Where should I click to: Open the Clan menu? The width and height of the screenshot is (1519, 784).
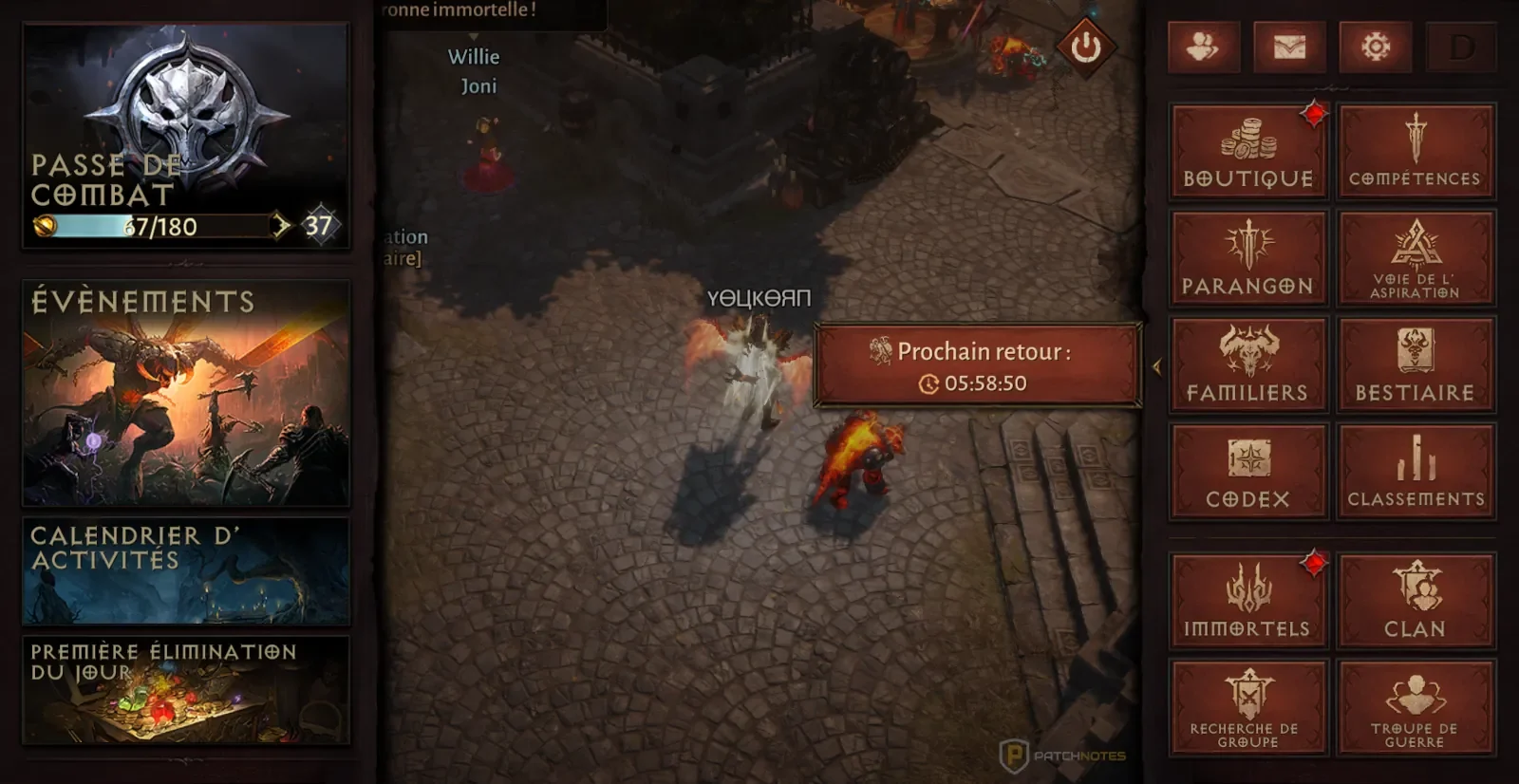[x=1416, y=601]
